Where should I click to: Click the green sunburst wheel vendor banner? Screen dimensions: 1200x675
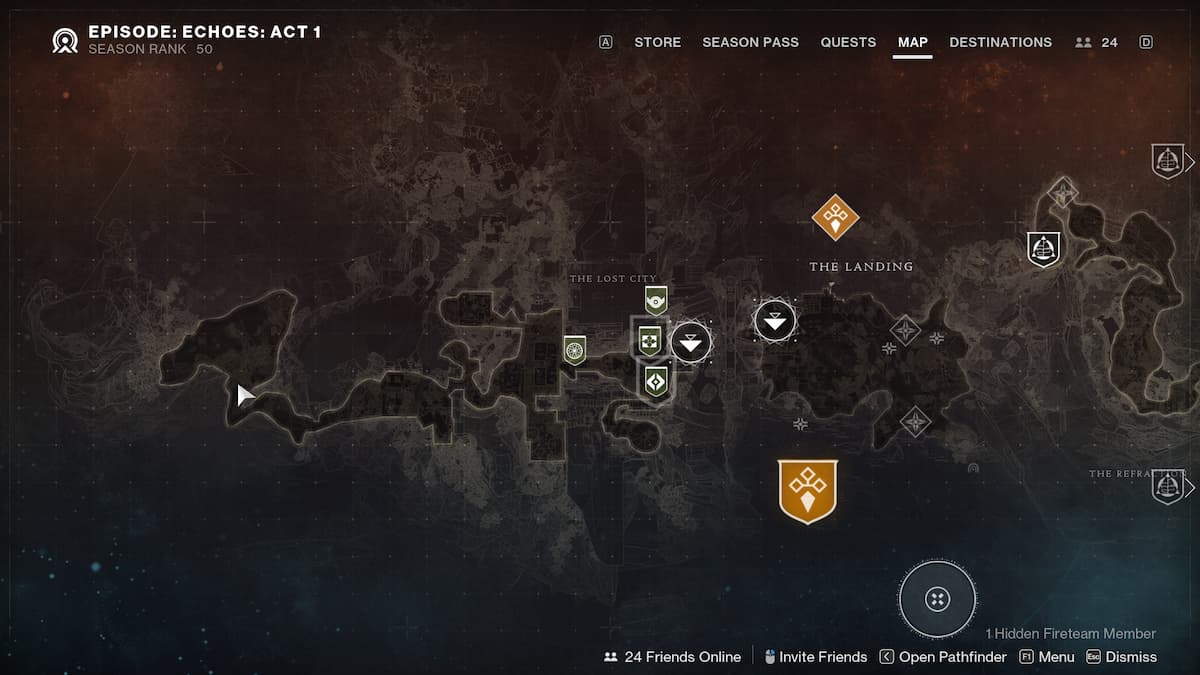coord(574,348)
